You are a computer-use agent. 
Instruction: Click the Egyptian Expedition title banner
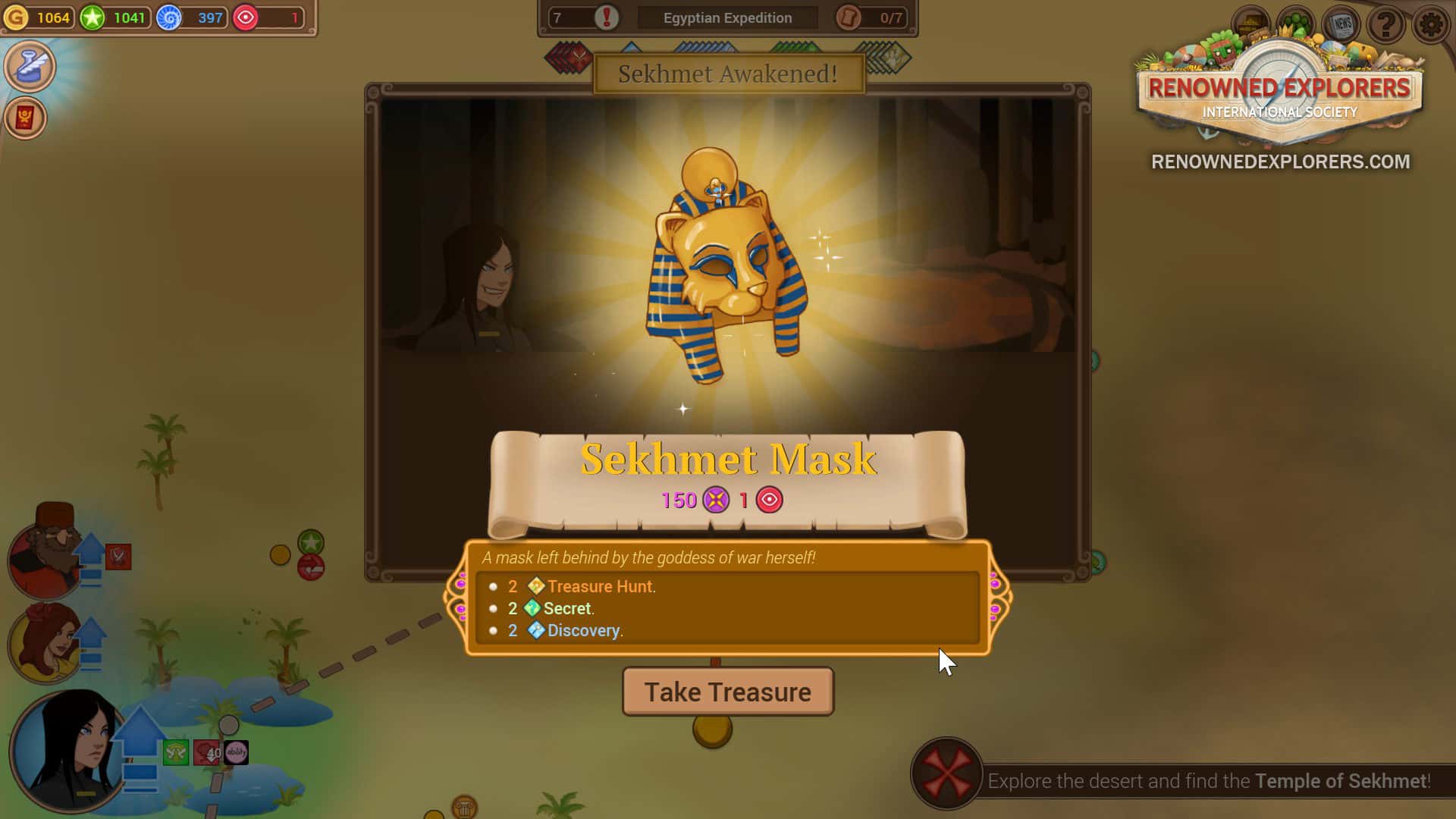[727, 17]
